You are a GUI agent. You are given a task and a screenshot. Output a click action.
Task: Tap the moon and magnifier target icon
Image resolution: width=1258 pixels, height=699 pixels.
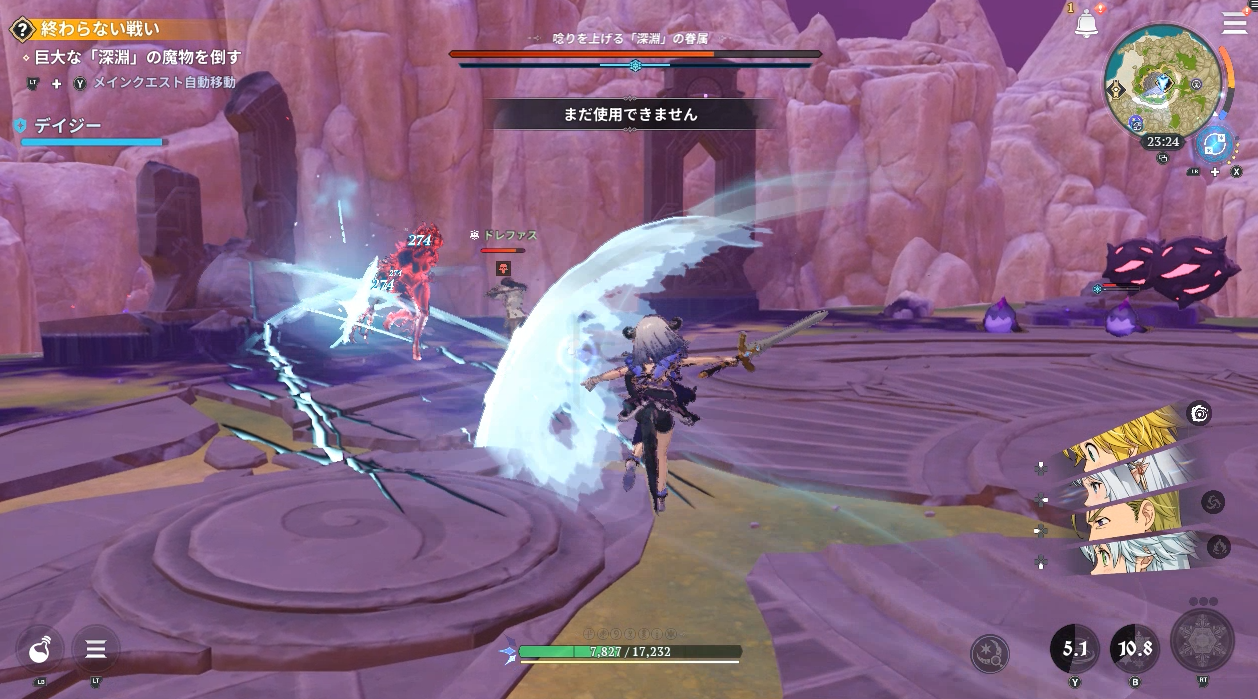[989, 653]
